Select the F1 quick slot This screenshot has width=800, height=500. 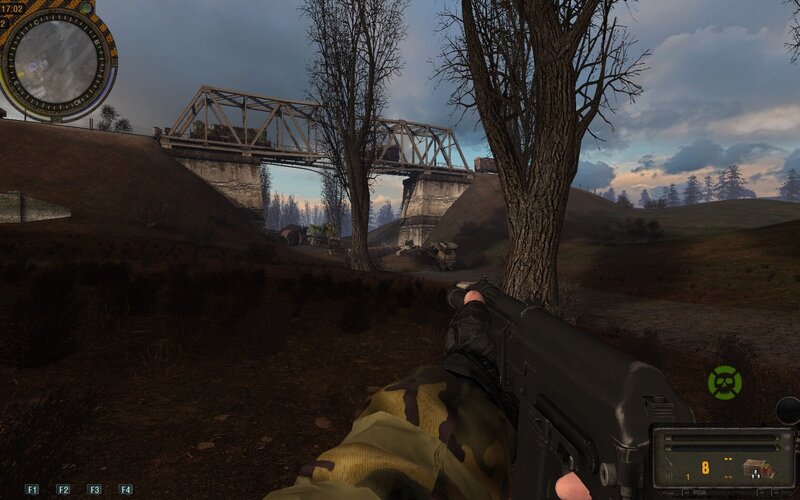(x=32, y=489)
